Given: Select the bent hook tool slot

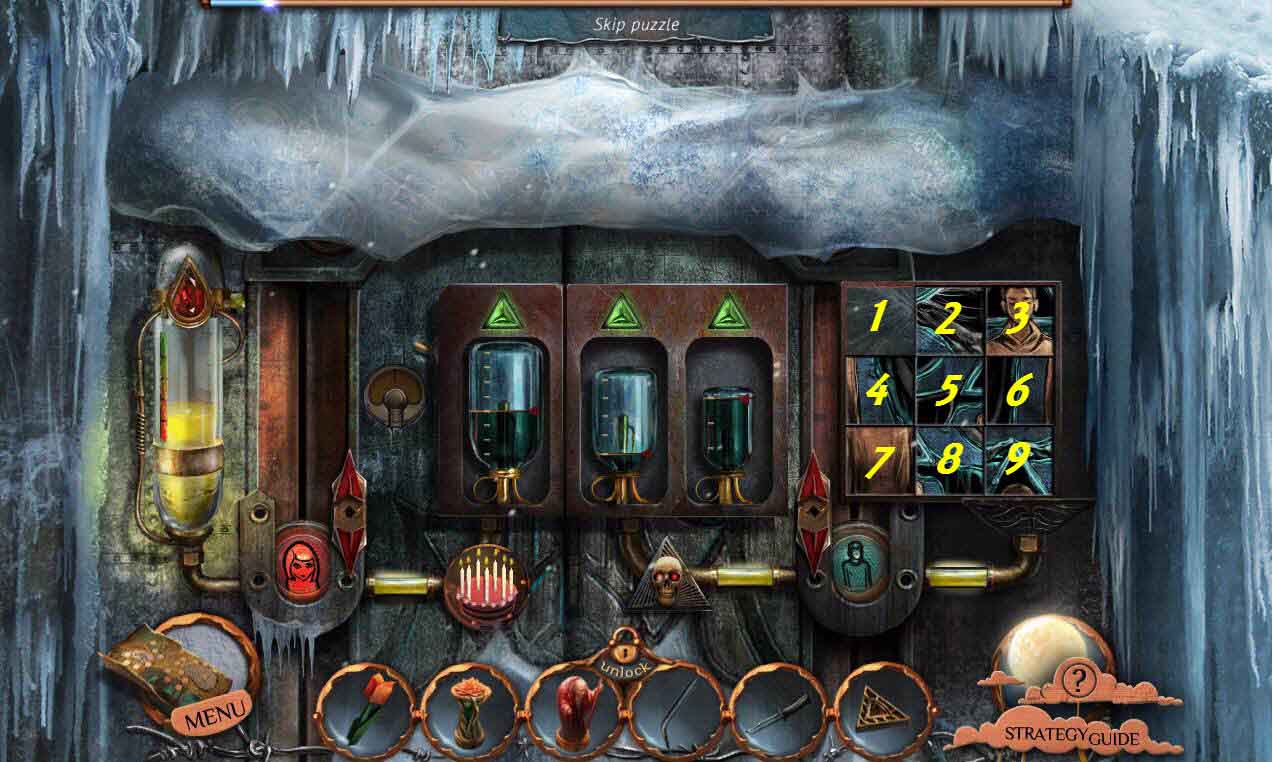Looking at the screenshot, I should click(675, 712).
